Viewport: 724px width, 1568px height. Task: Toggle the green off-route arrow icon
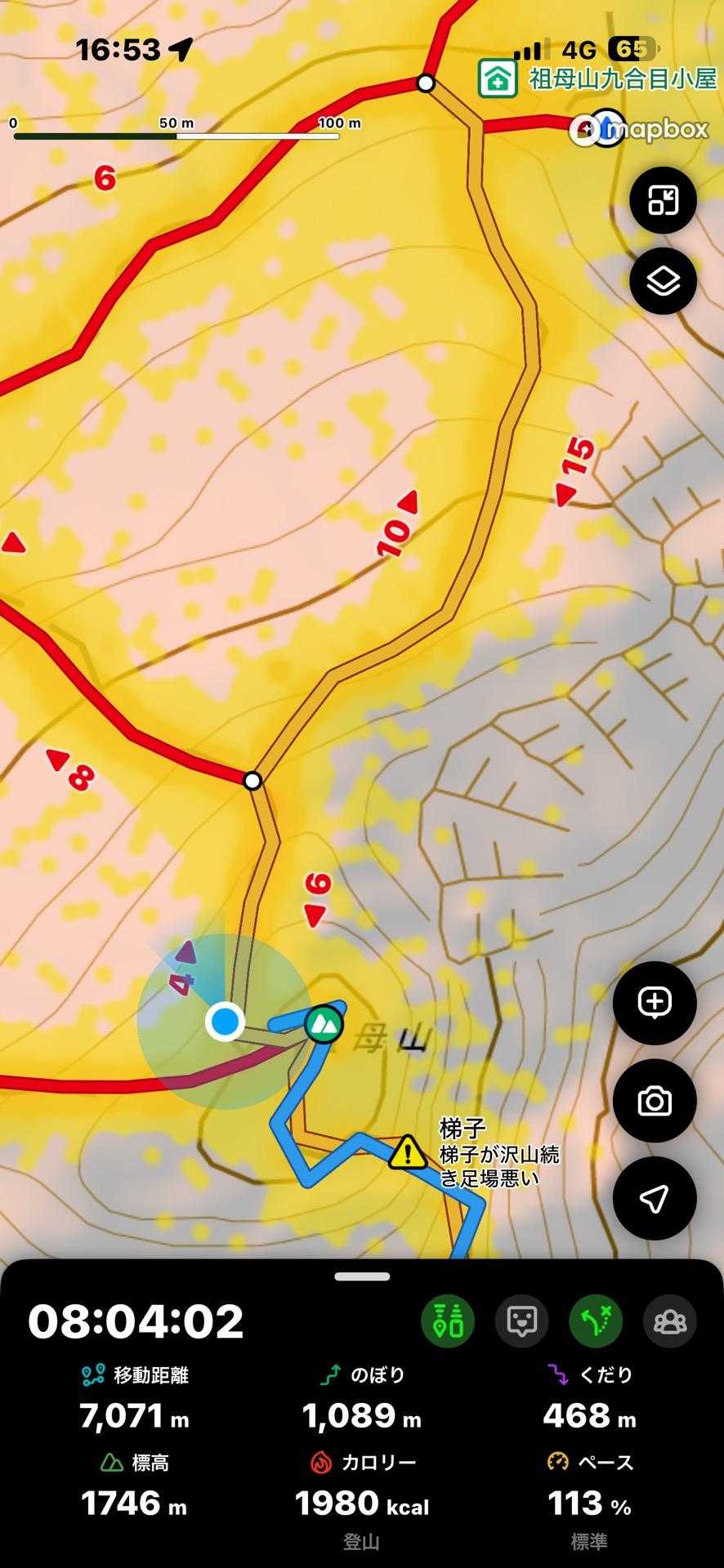pos(596,1321)
